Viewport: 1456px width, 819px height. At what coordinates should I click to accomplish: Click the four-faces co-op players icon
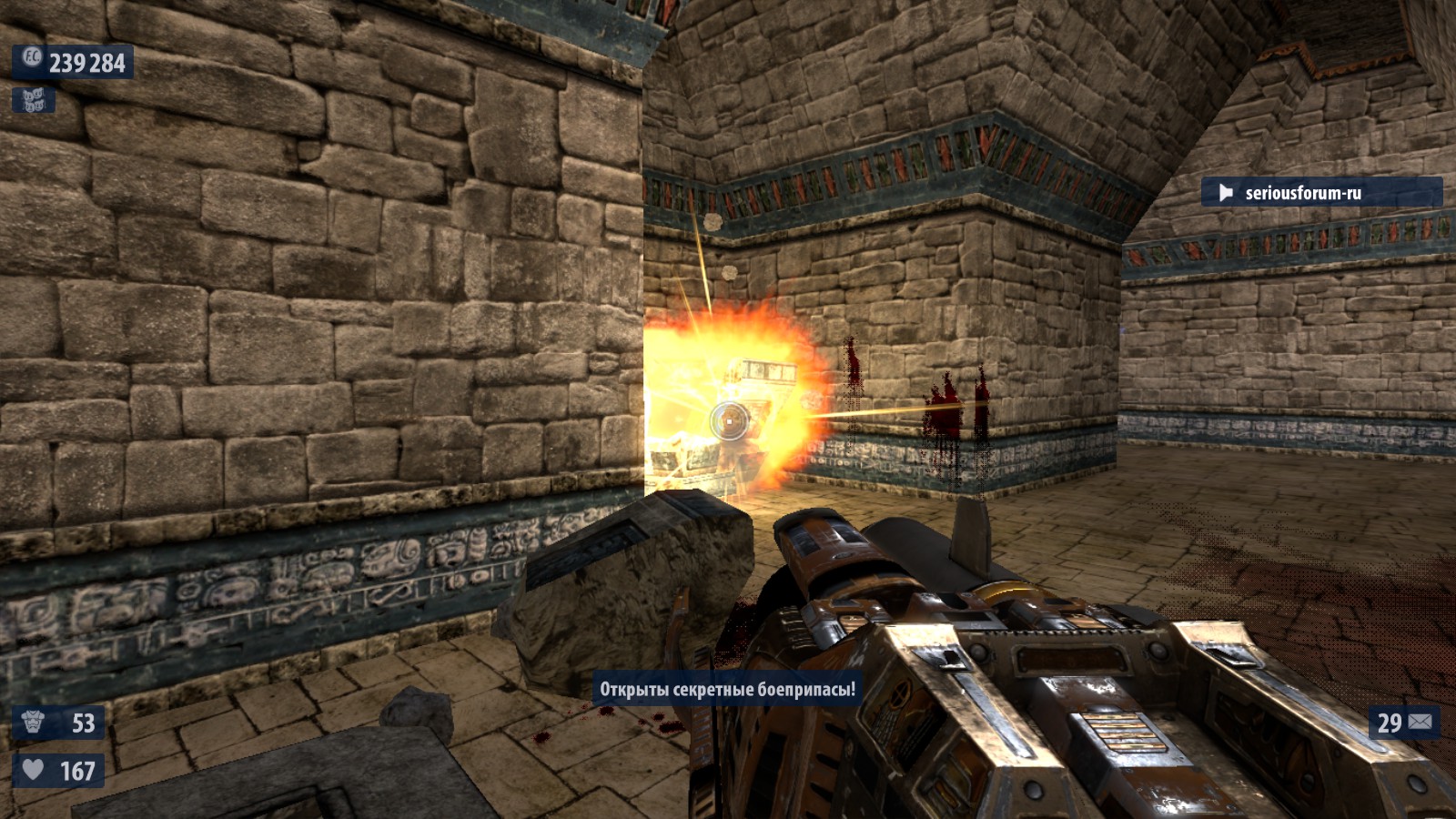[34, 100]
